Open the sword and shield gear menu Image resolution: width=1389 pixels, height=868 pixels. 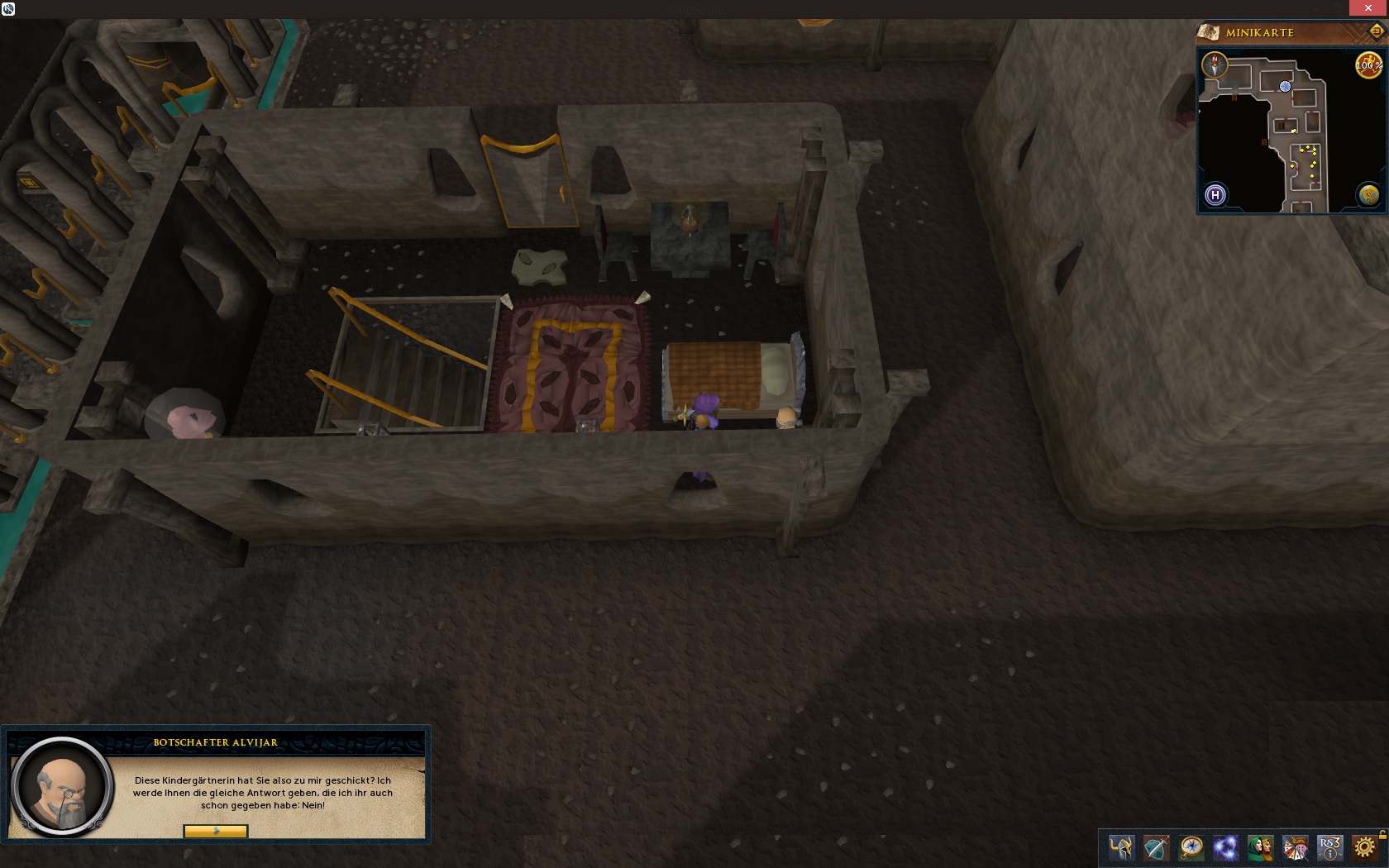pyautogui.click(x=1156, y=848)
